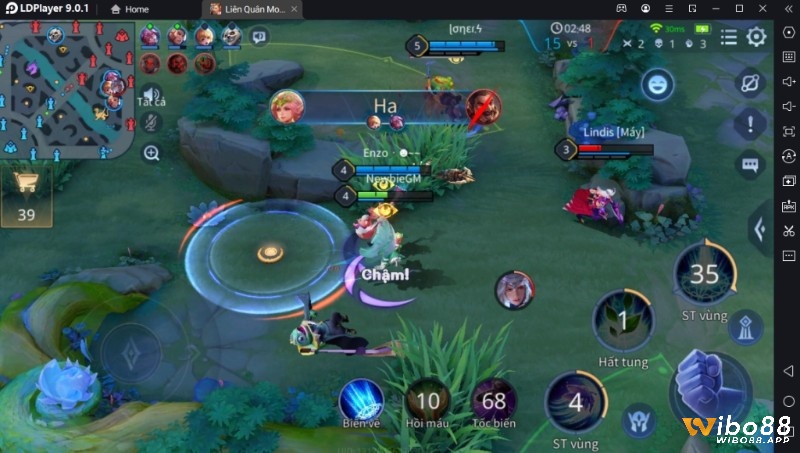
Task: Open the smiley emote button
Action: tap(657, 84)
